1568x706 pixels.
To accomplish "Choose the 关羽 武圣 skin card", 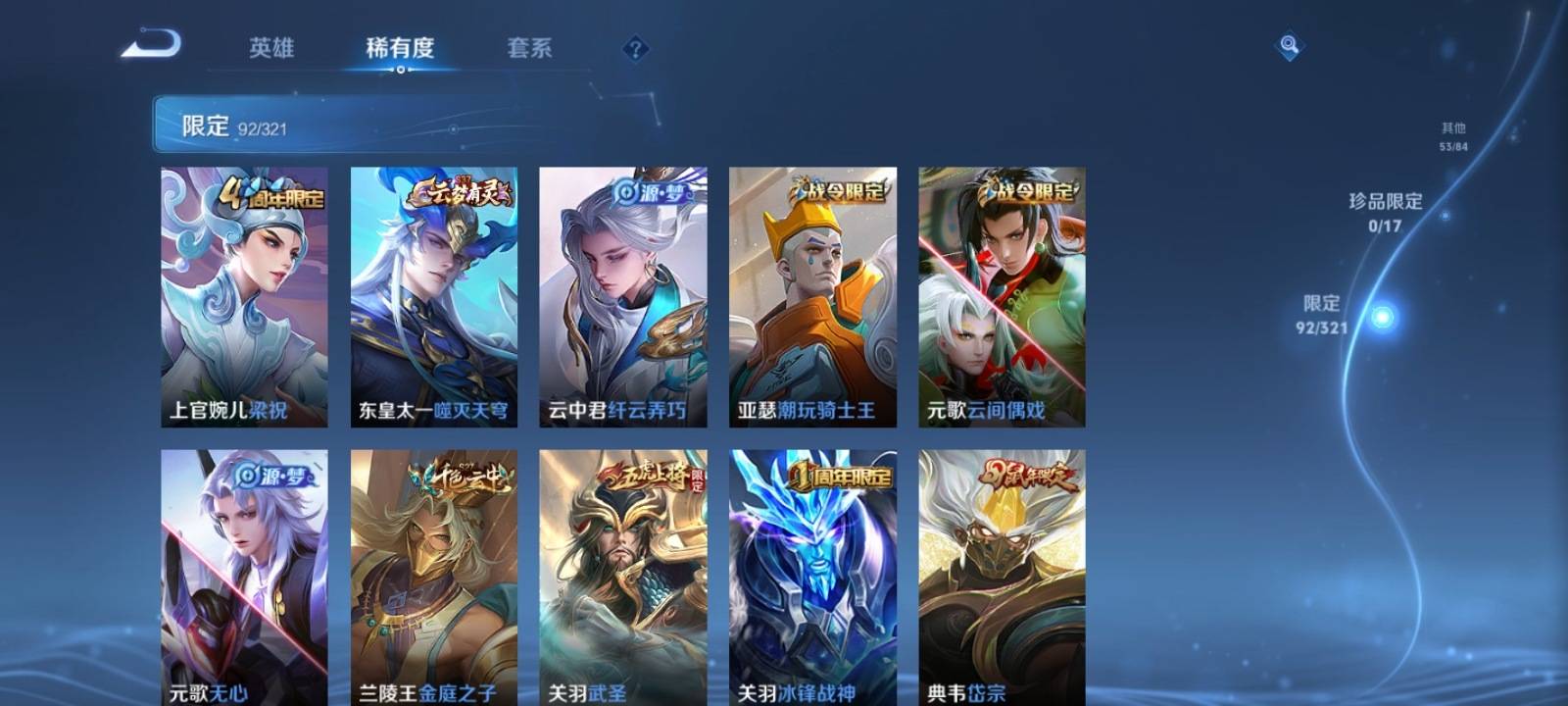I will 622,578.
